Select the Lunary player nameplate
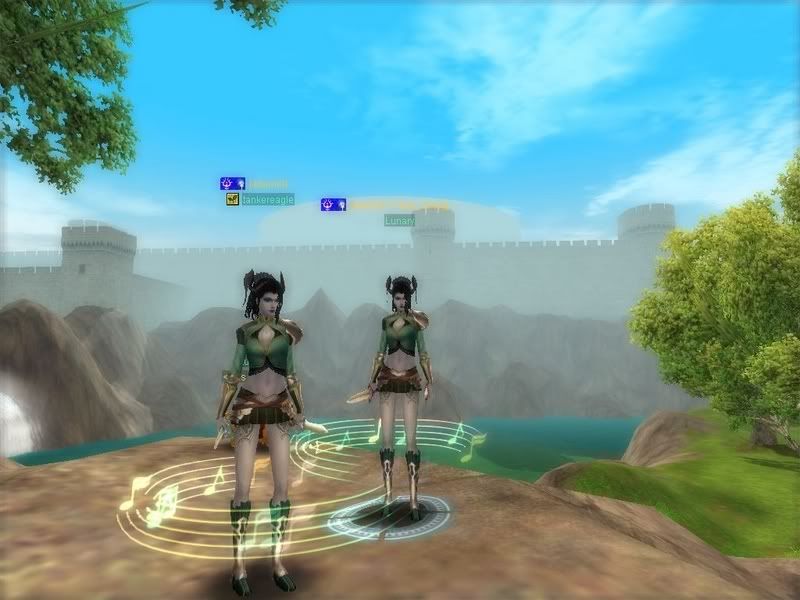 pyautogui.click(x=400, y=220)
